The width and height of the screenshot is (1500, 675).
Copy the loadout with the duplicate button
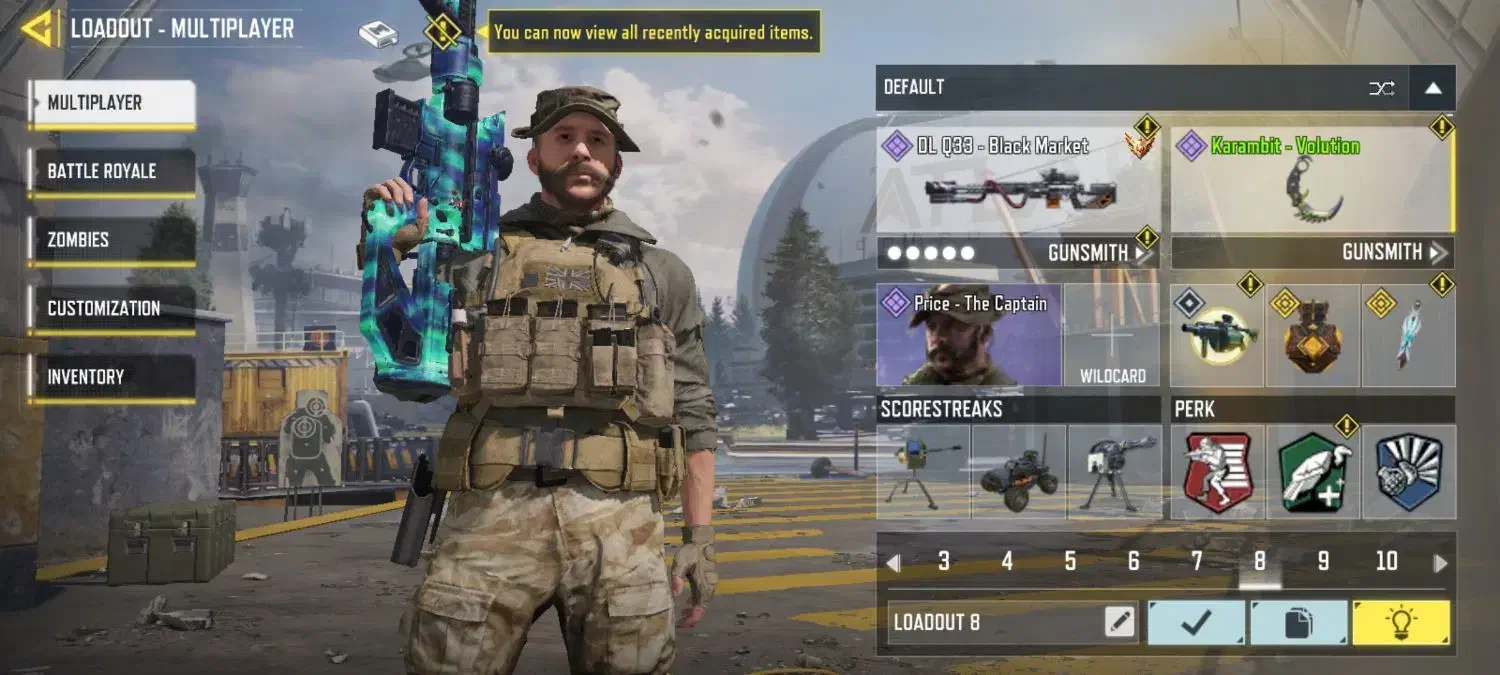[x=1298, y=622]
